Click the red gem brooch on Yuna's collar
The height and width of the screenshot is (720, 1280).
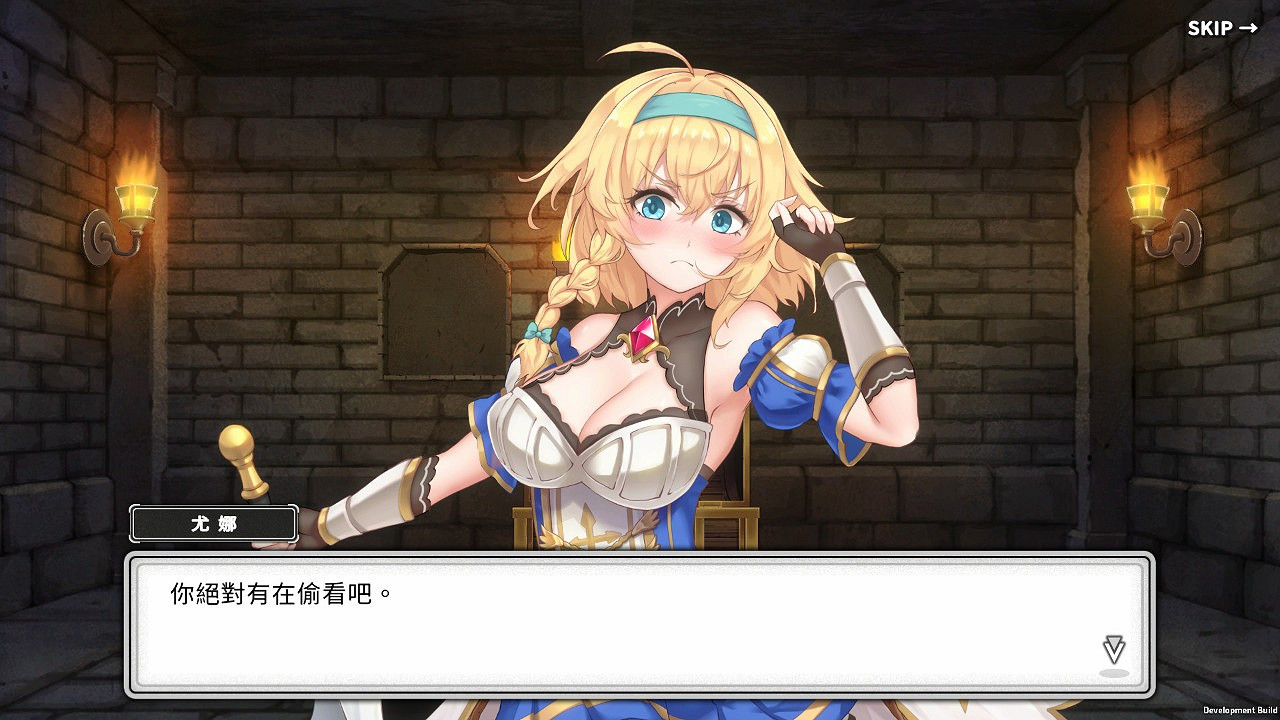click(645, 340)
